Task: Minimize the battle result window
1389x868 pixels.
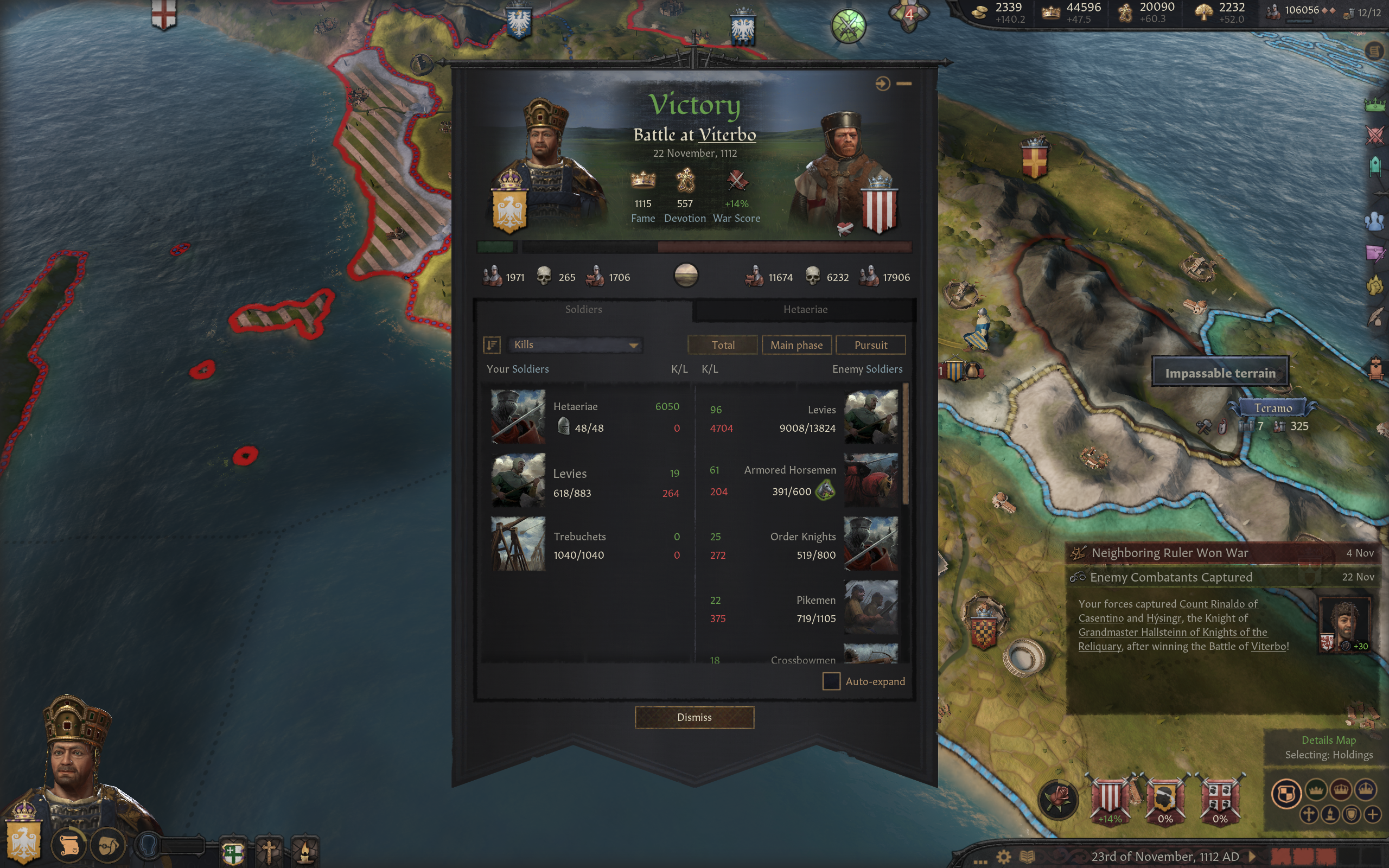Action: coord(904,84)
